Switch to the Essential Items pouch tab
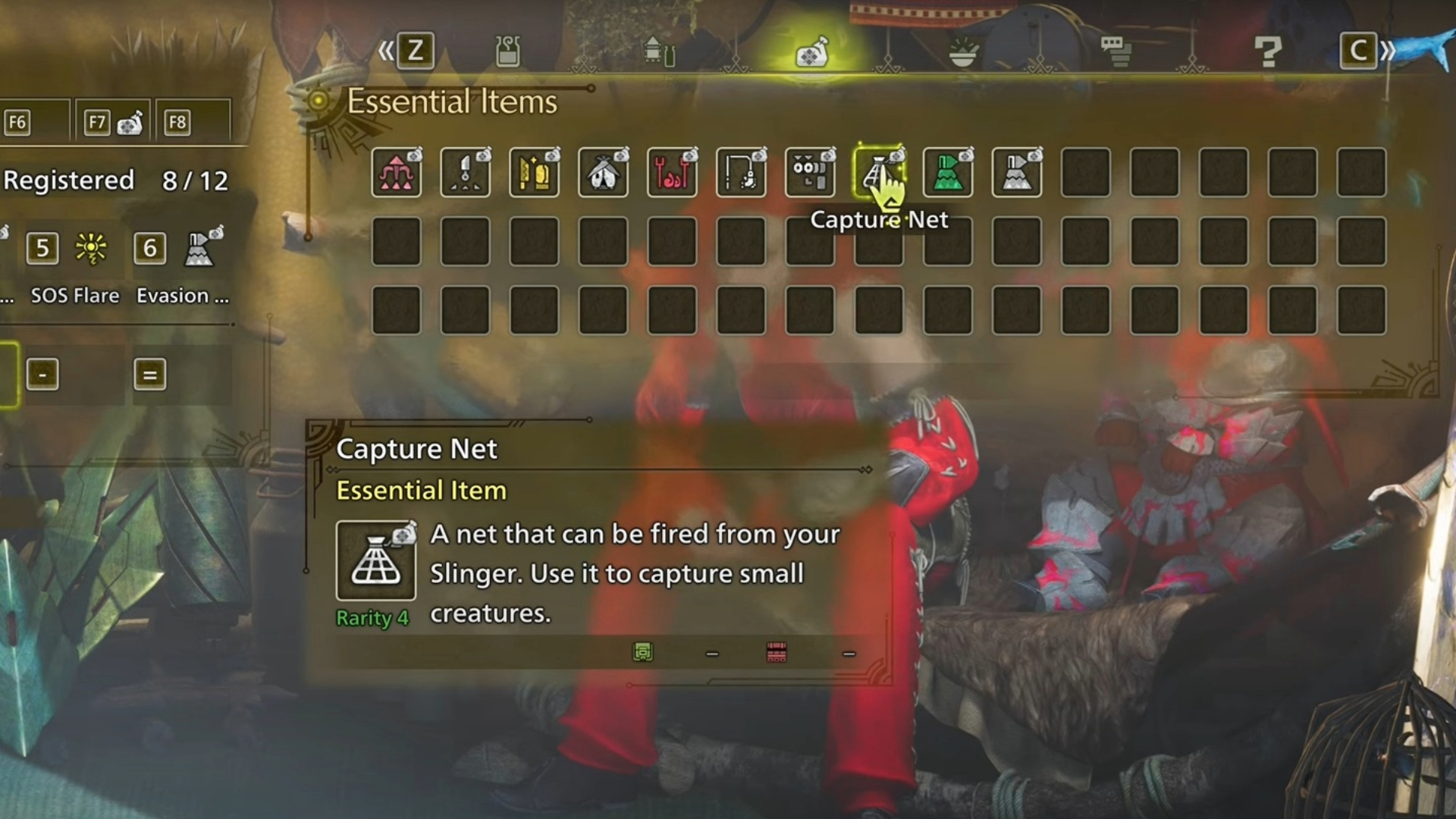Viewport: 1456px width, 819px height. [x=811, y=52]
